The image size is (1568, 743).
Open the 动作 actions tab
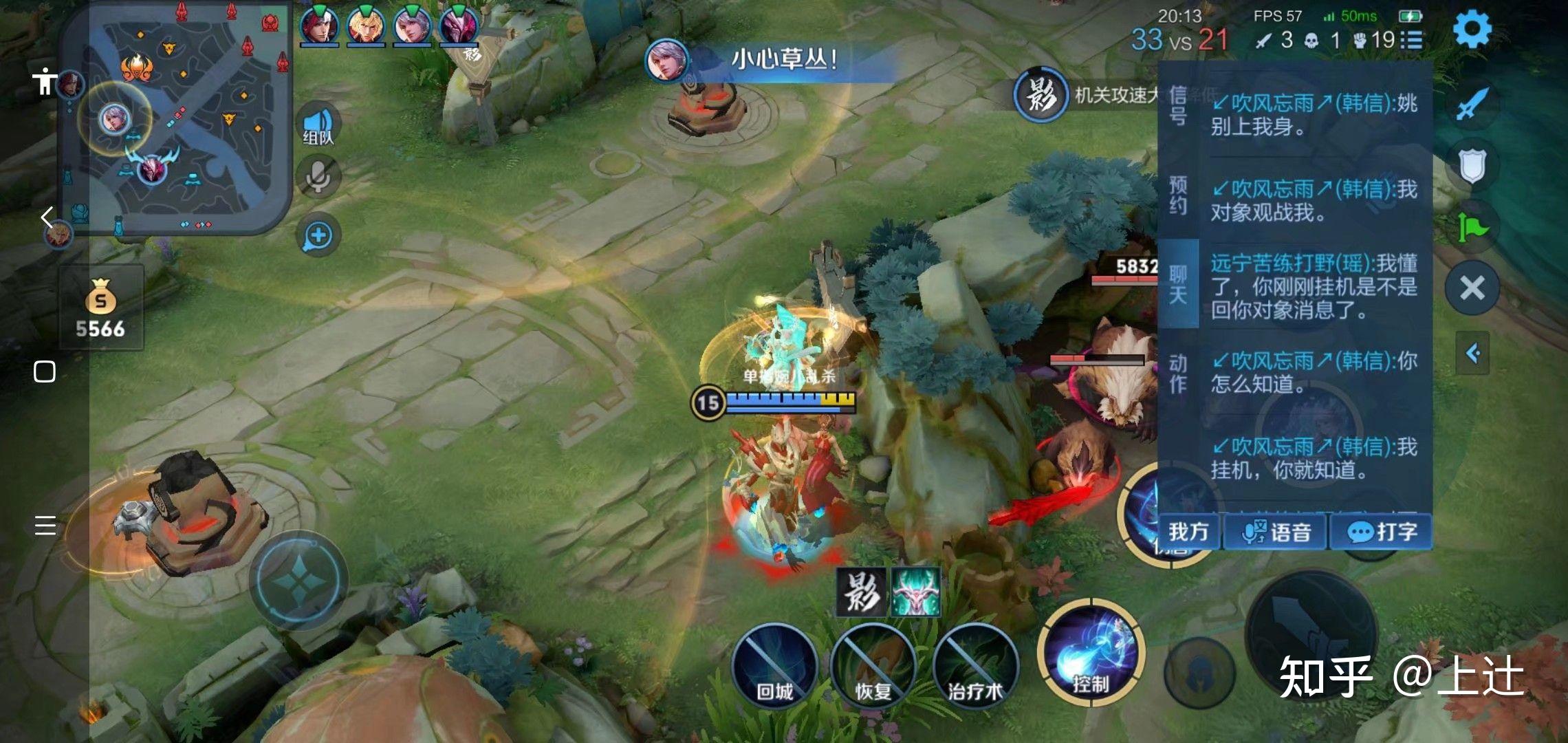click(1178, 374)
